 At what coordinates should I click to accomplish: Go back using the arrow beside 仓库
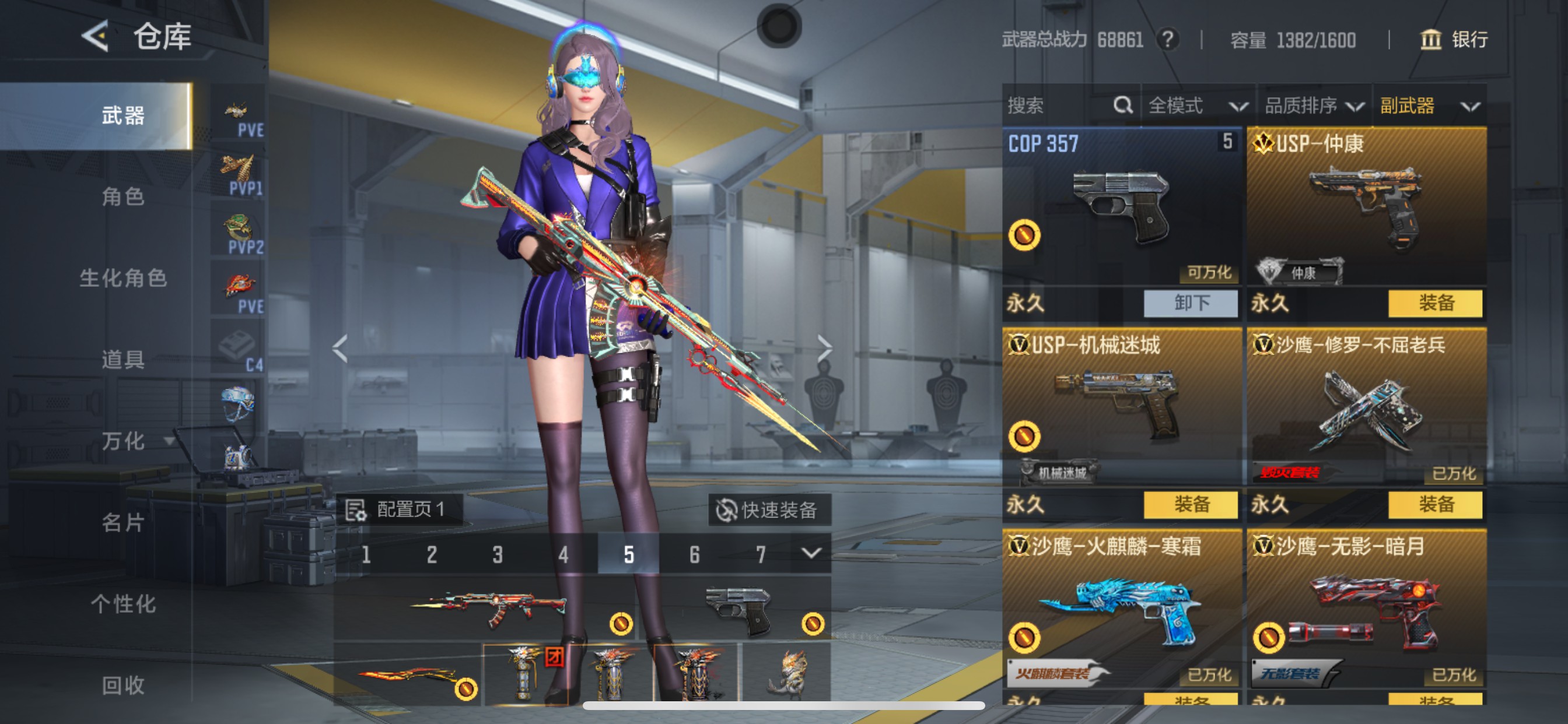[x=95, y=37]
